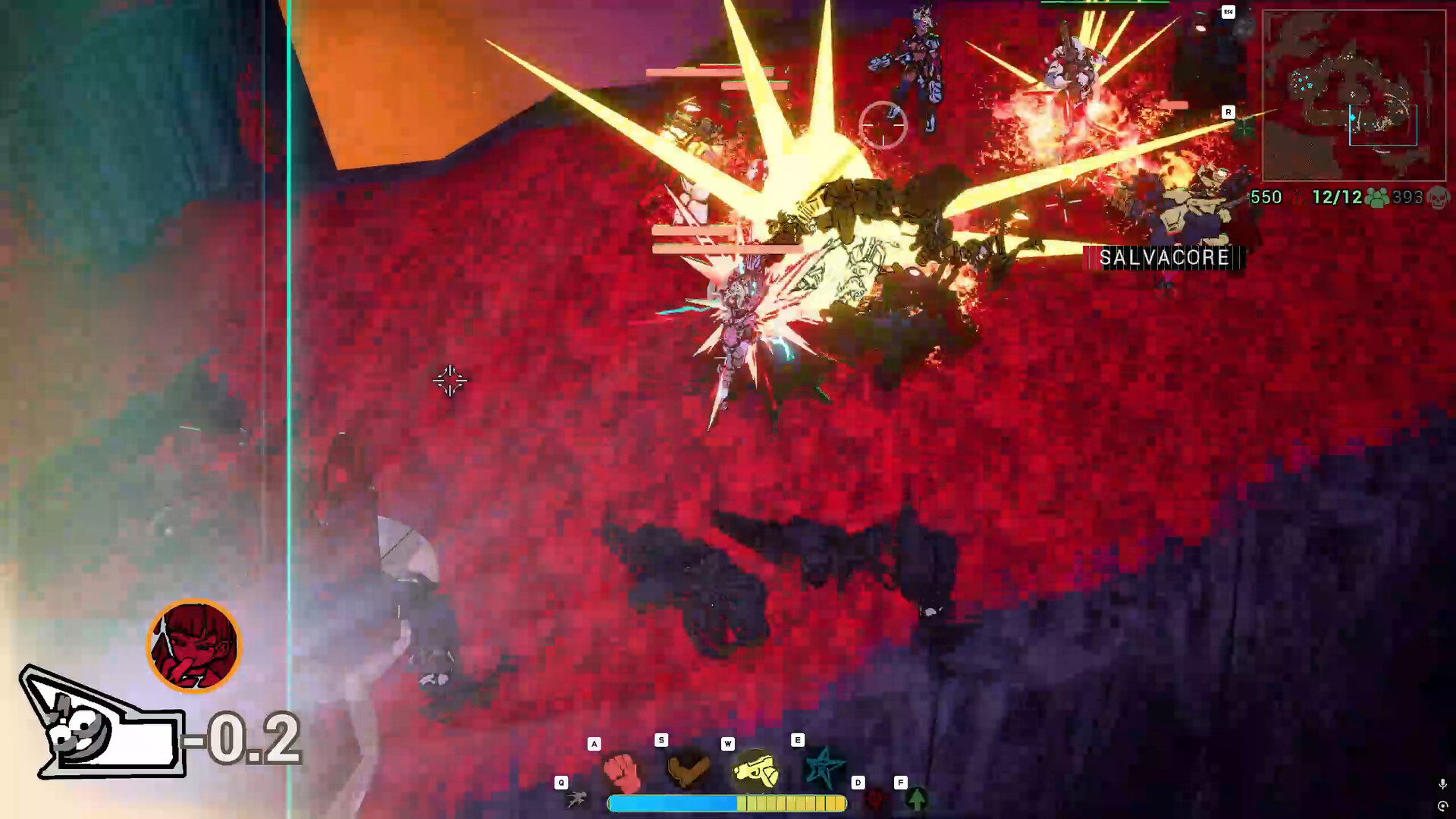Click the green allies counter icon
Image resolution: width=1456 pixels, height=819 pixels.
(x=1376, y=198)
